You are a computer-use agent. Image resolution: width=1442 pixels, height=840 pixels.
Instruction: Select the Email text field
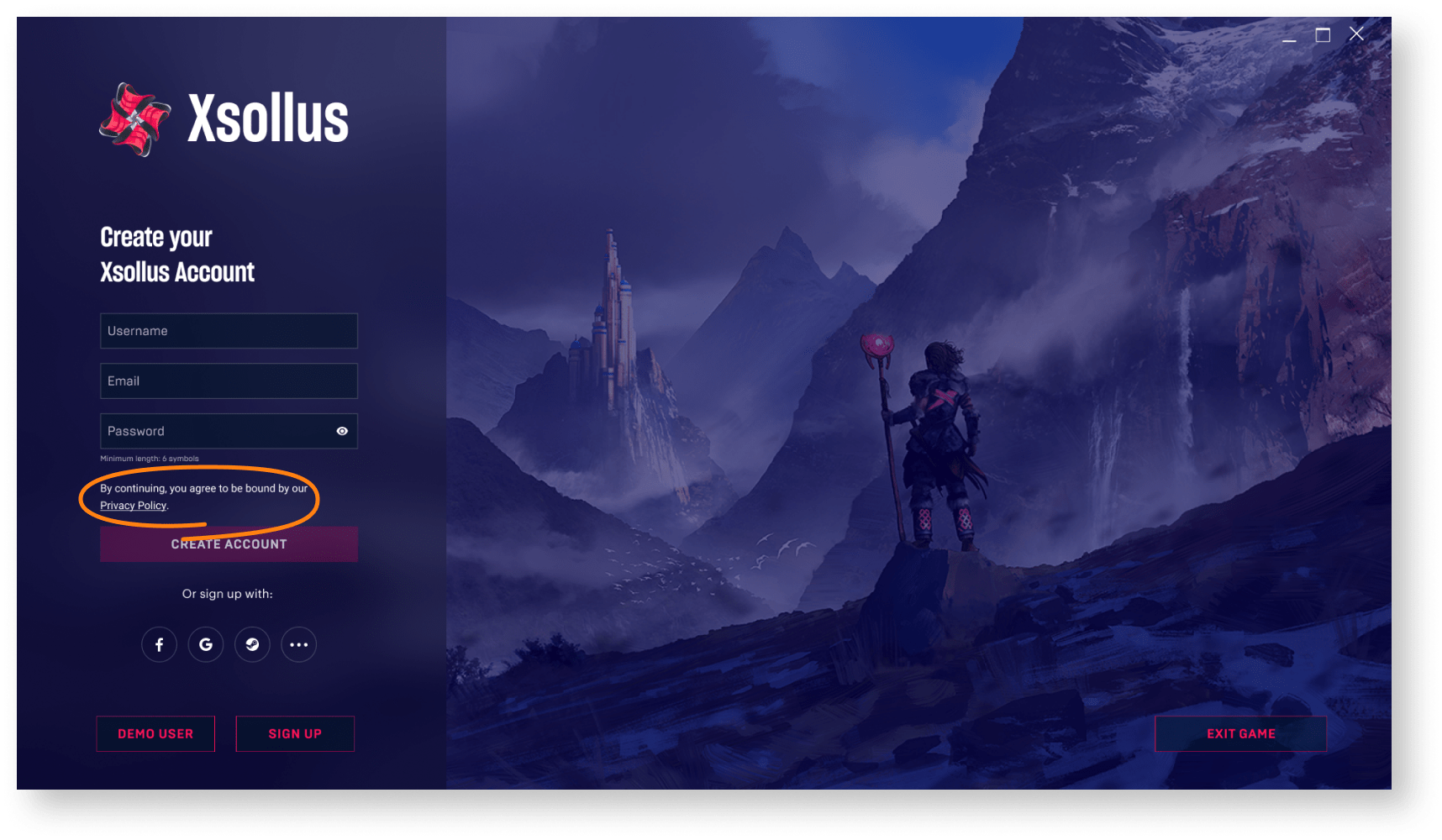229,381
